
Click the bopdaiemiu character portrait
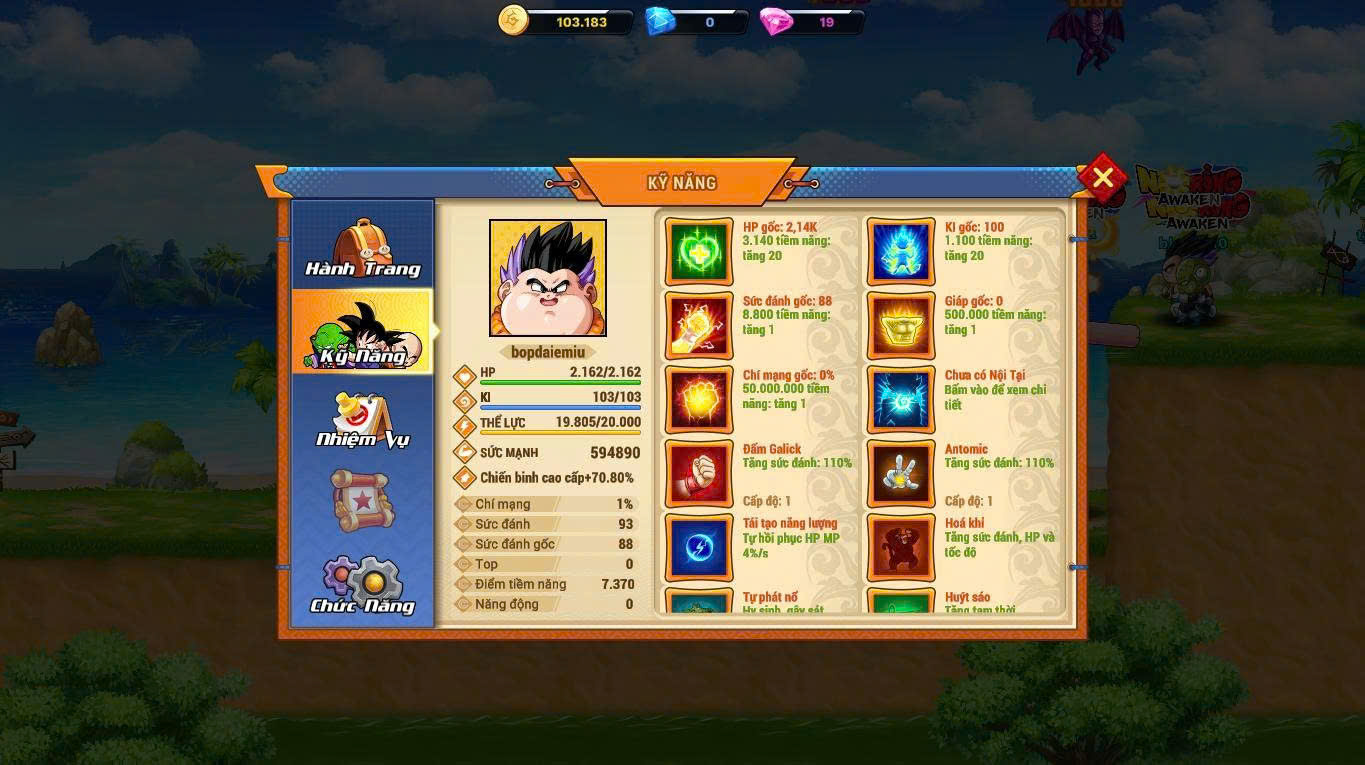click(x=547, y=278)
